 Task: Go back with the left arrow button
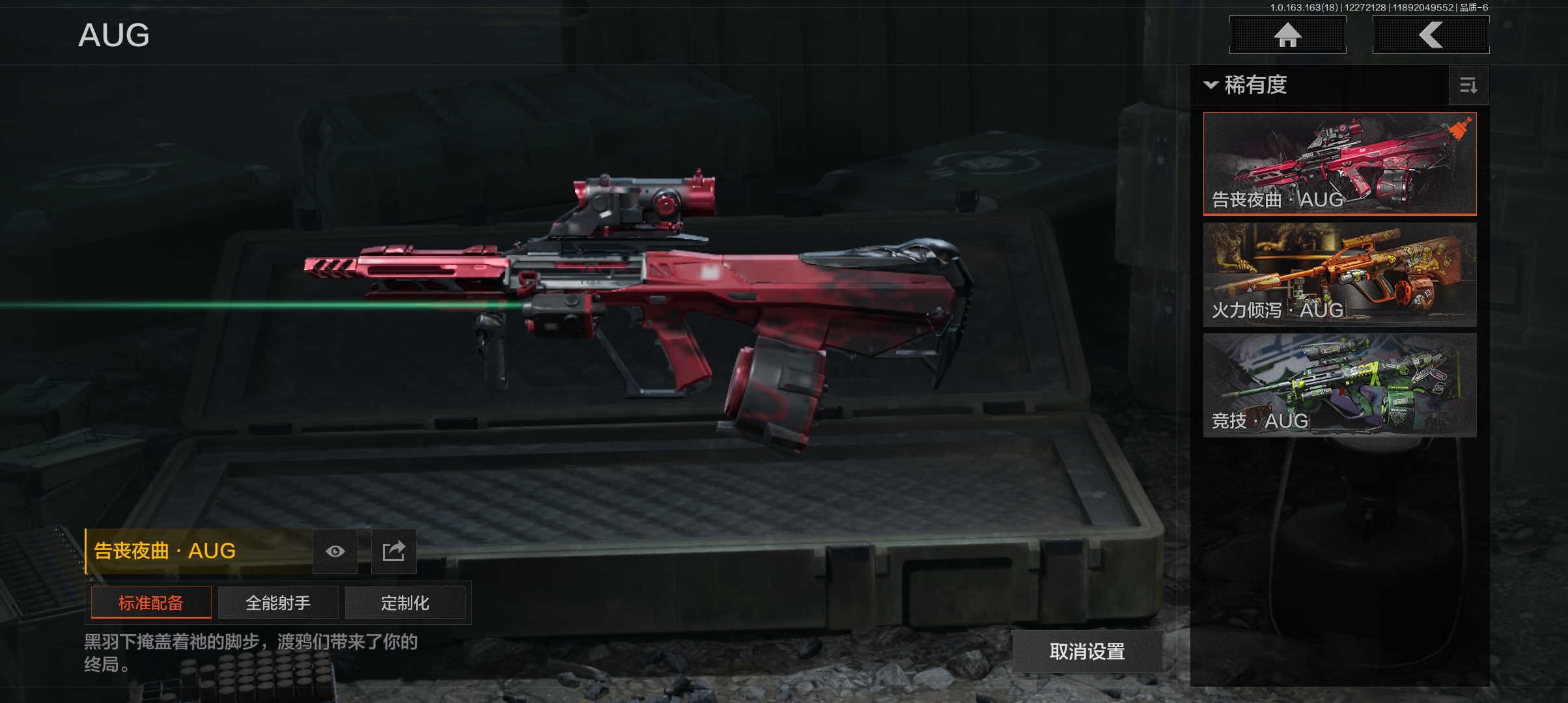[1431, 35]
